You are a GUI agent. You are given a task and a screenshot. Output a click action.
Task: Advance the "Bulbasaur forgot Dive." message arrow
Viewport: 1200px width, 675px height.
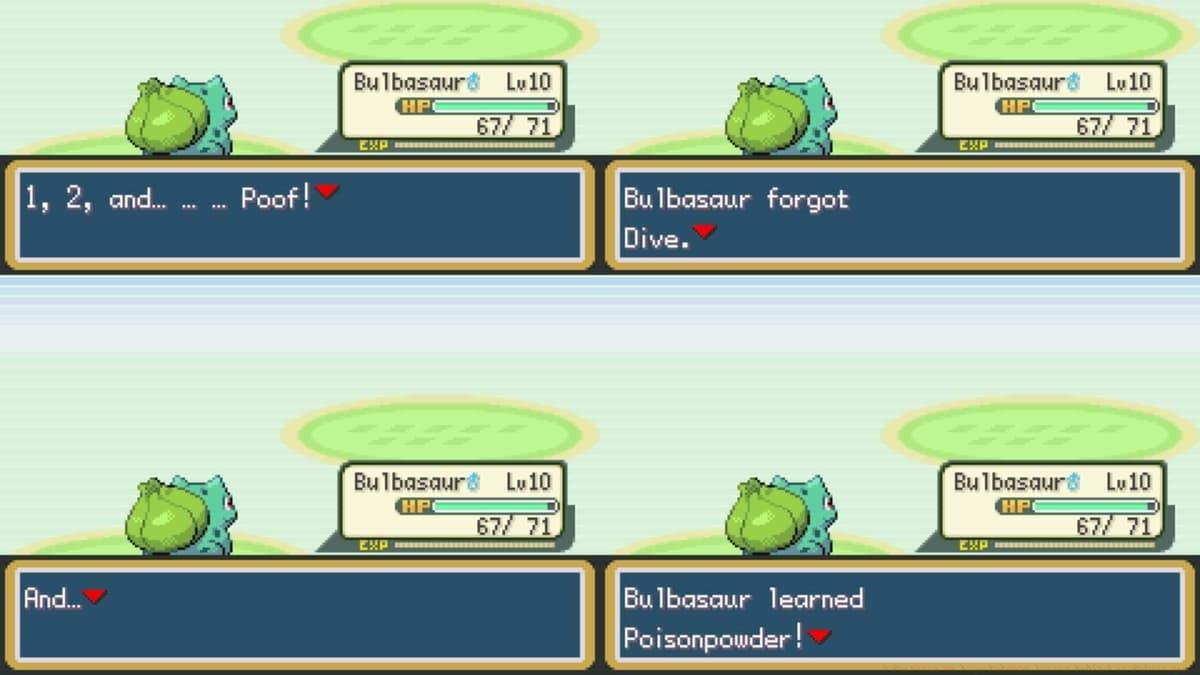pos(705,232)
